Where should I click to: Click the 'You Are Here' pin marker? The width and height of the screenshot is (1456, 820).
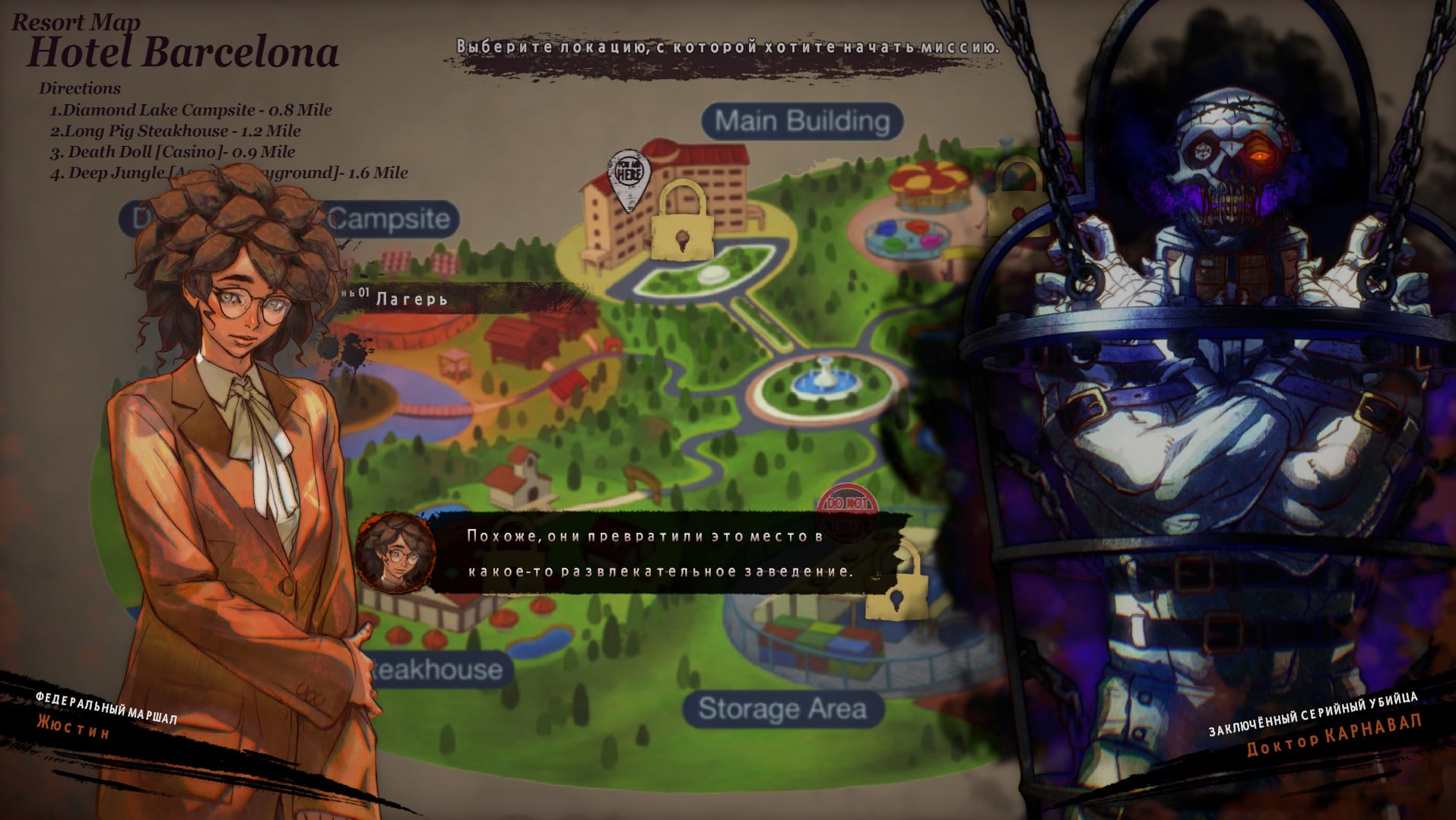point(629,178)
